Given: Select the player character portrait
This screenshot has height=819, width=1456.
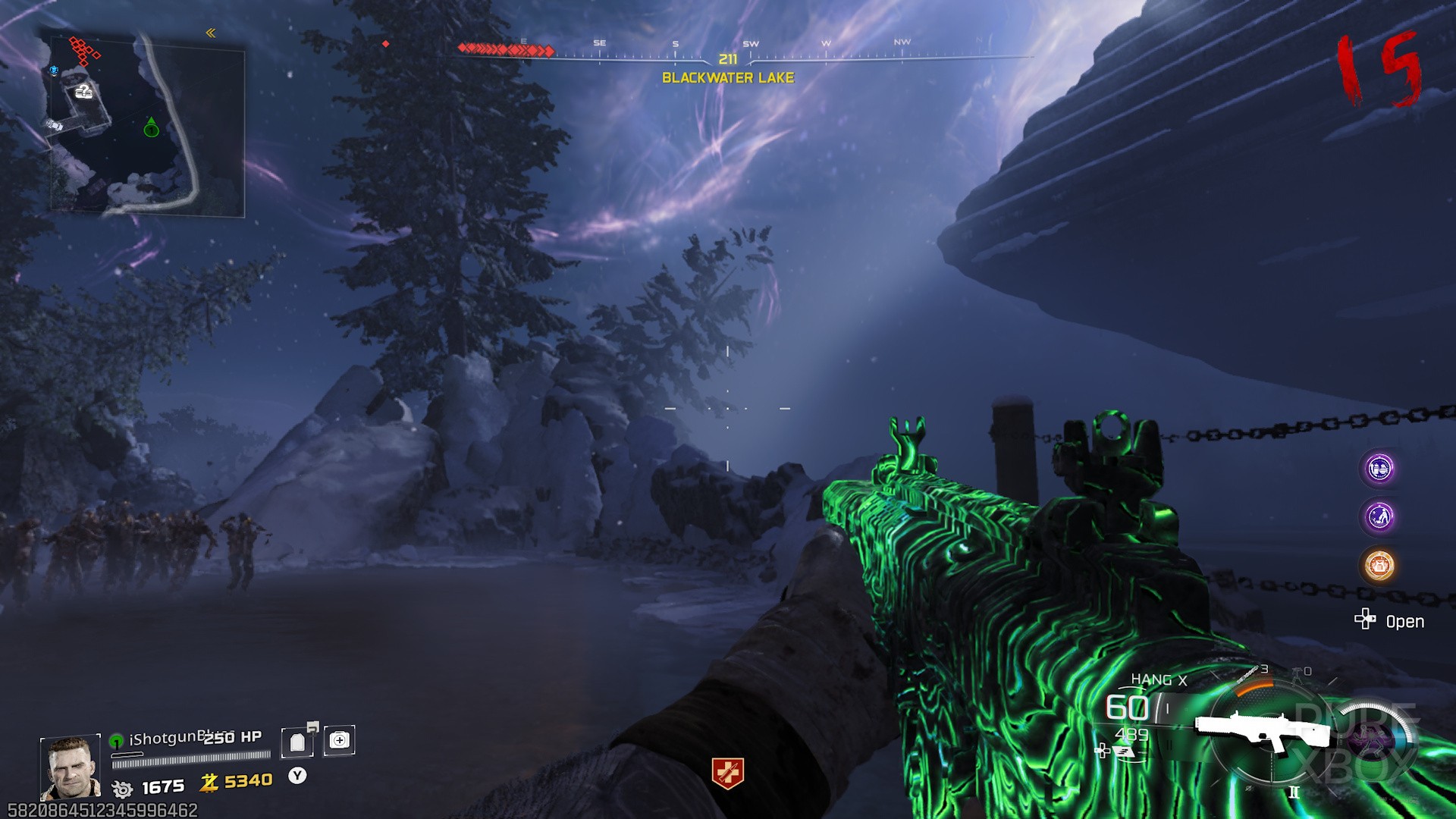Looking at the screenshot, I should [x=70, y=767].
